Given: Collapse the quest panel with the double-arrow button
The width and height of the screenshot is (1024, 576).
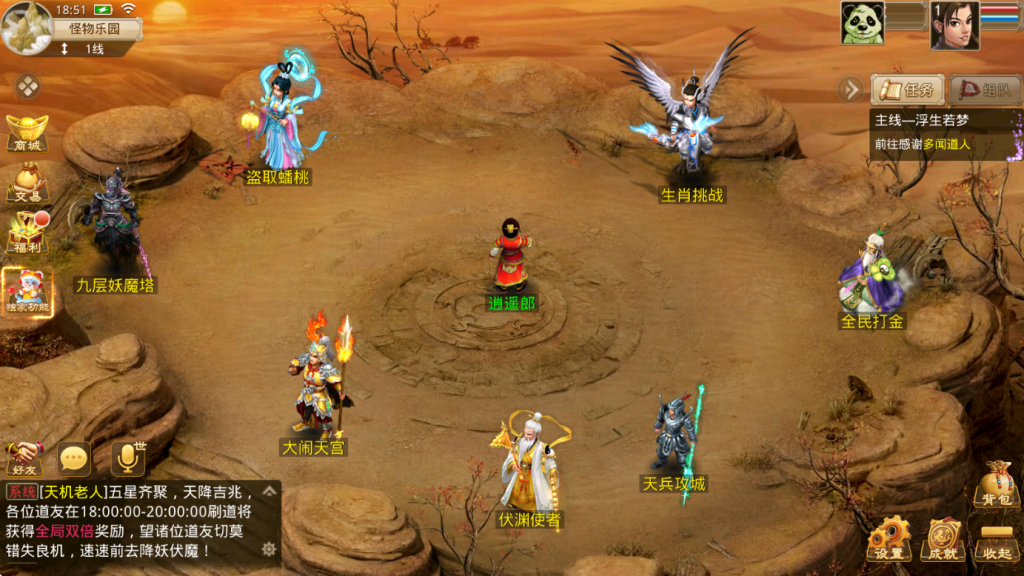Looking at the screenshot, I should pos(850,90).
